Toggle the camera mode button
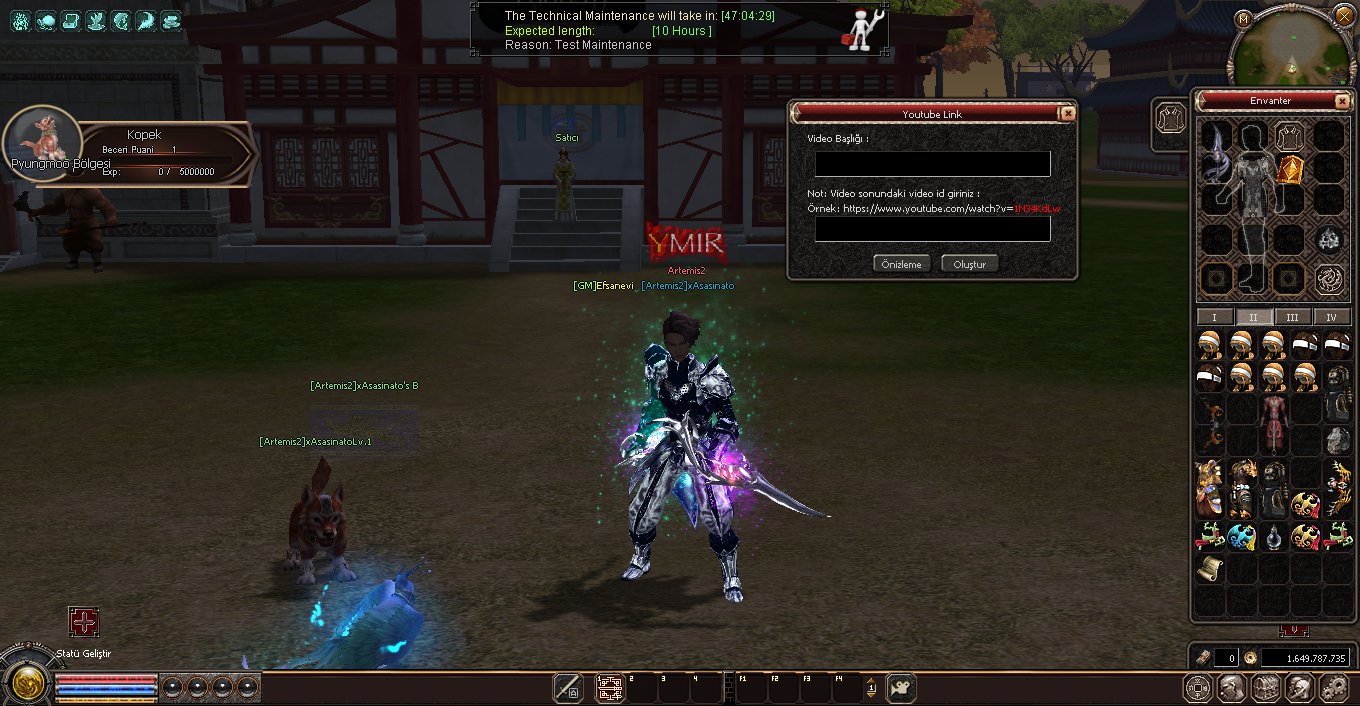 coord(901,688)
